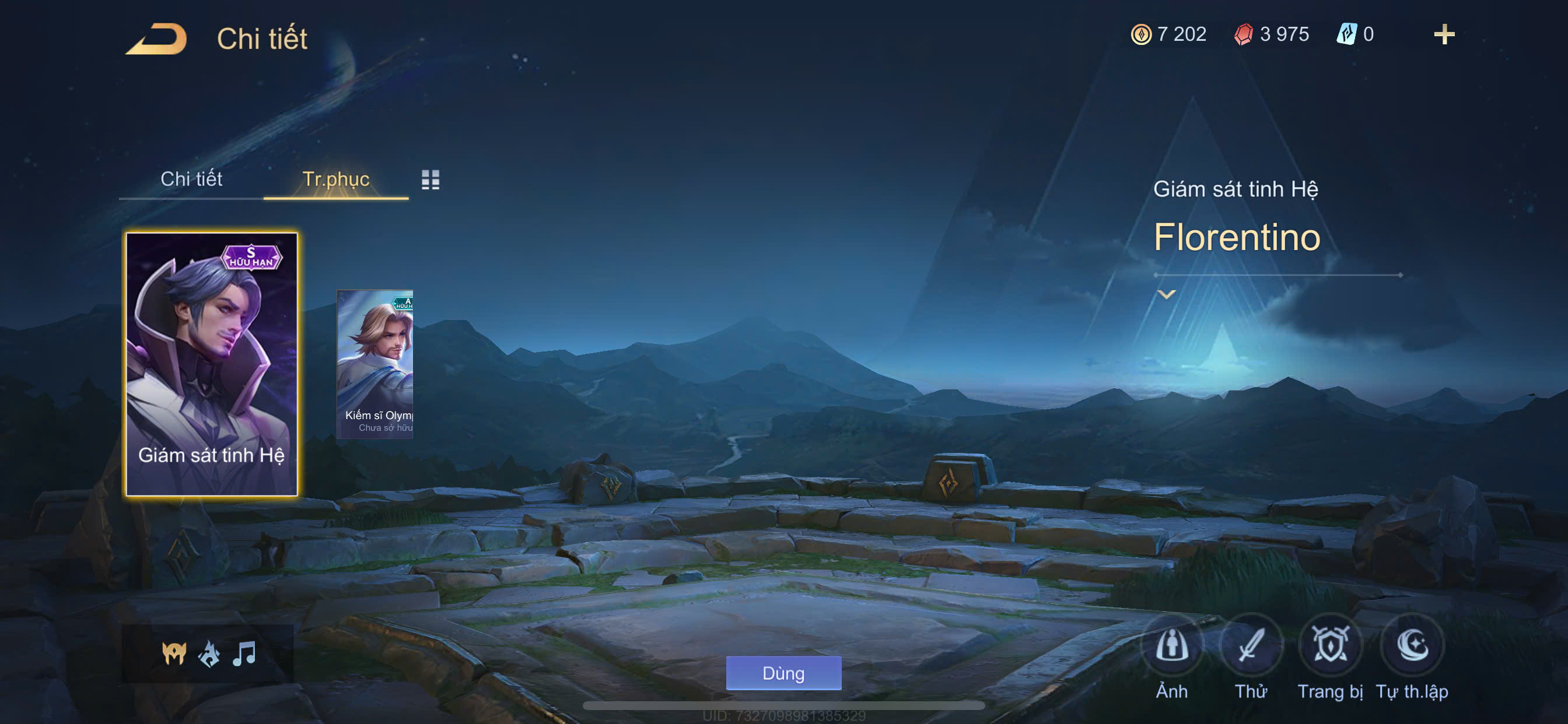Toggle the grid view icon
Screen dimensions: 1568x724
430,180
